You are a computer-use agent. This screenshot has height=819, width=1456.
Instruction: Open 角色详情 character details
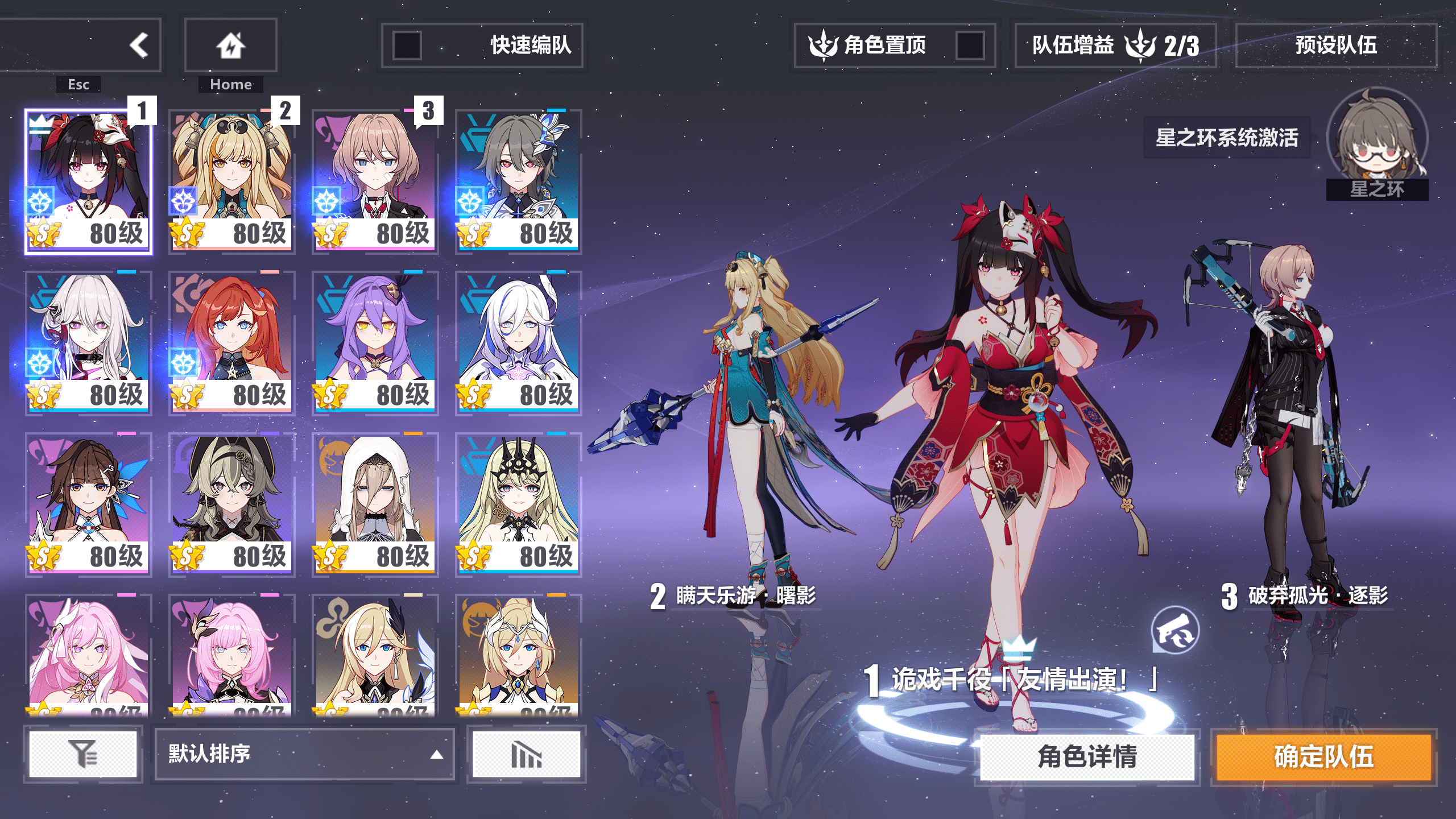coord(1086,757)
